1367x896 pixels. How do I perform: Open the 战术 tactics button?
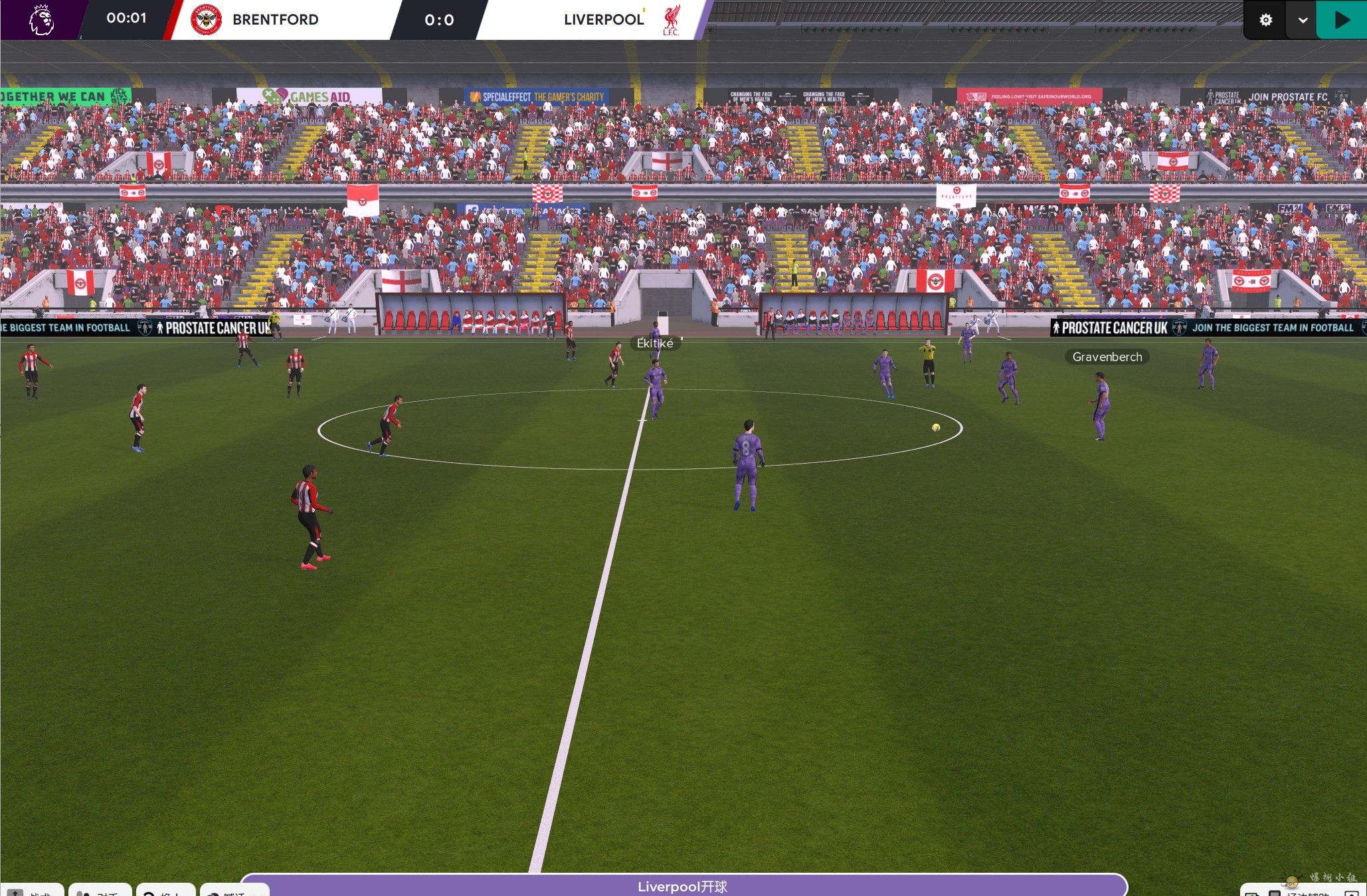click(32, 891)
